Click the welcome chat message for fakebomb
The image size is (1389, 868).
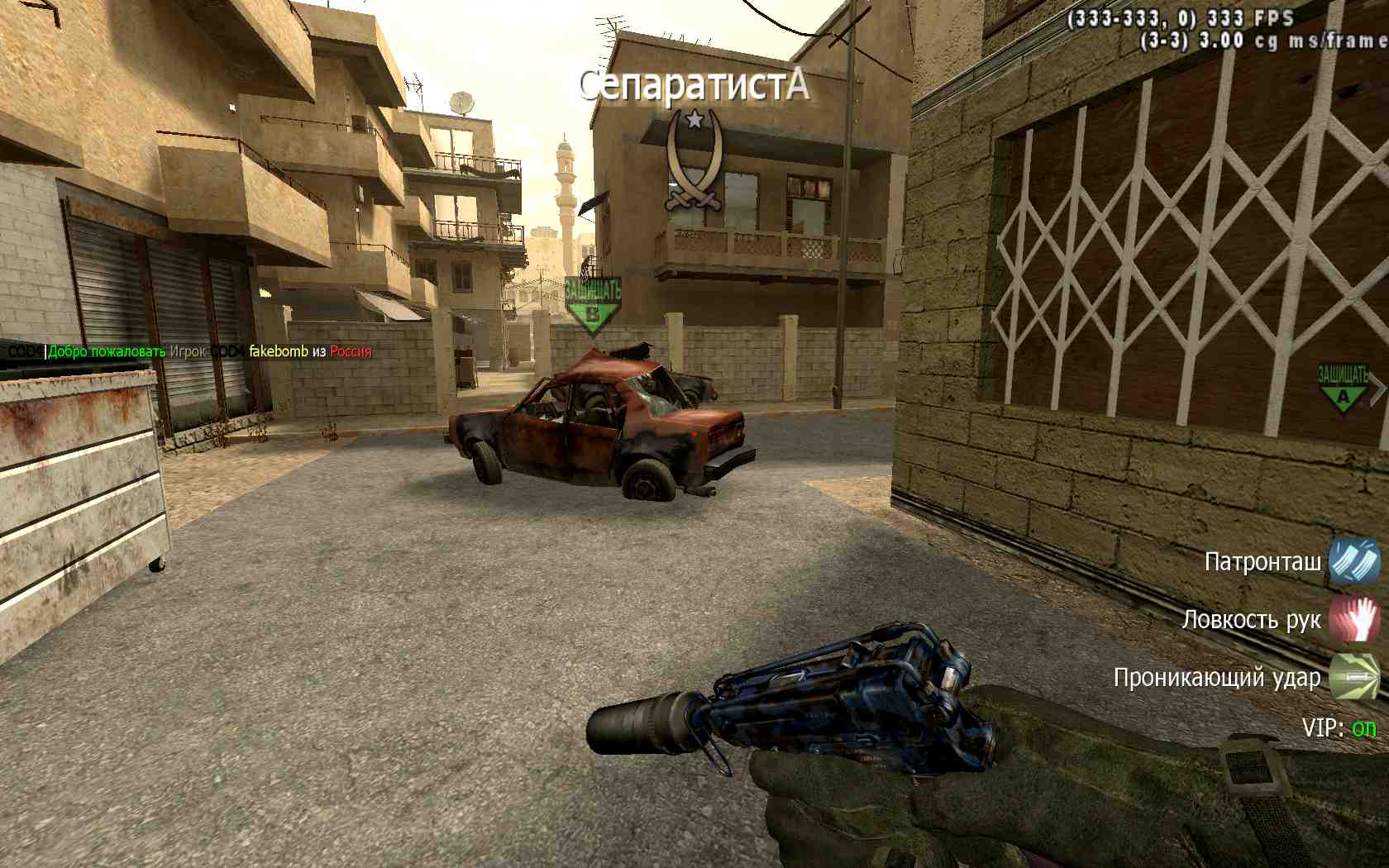click(190, 351)
